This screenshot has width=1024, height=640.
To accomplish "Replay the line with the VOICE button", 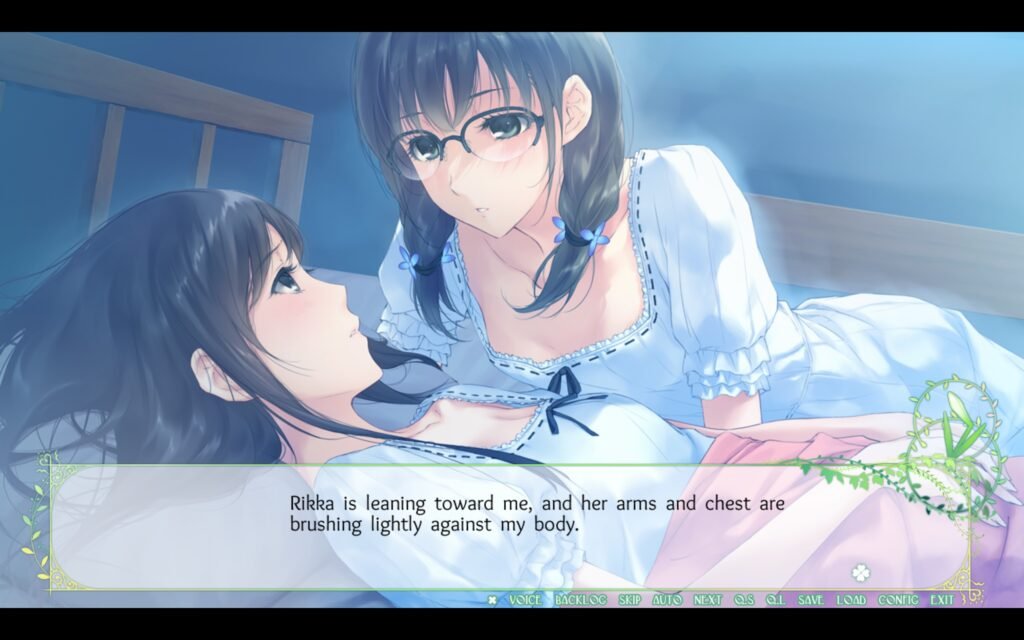I will [525, 600].
